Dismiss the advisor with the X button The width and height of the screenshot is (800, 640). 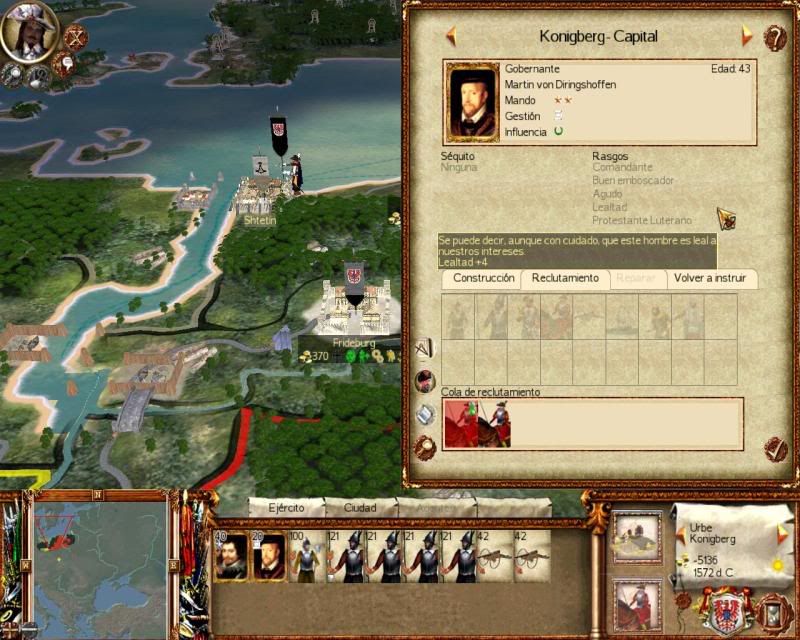click(75, 37)
